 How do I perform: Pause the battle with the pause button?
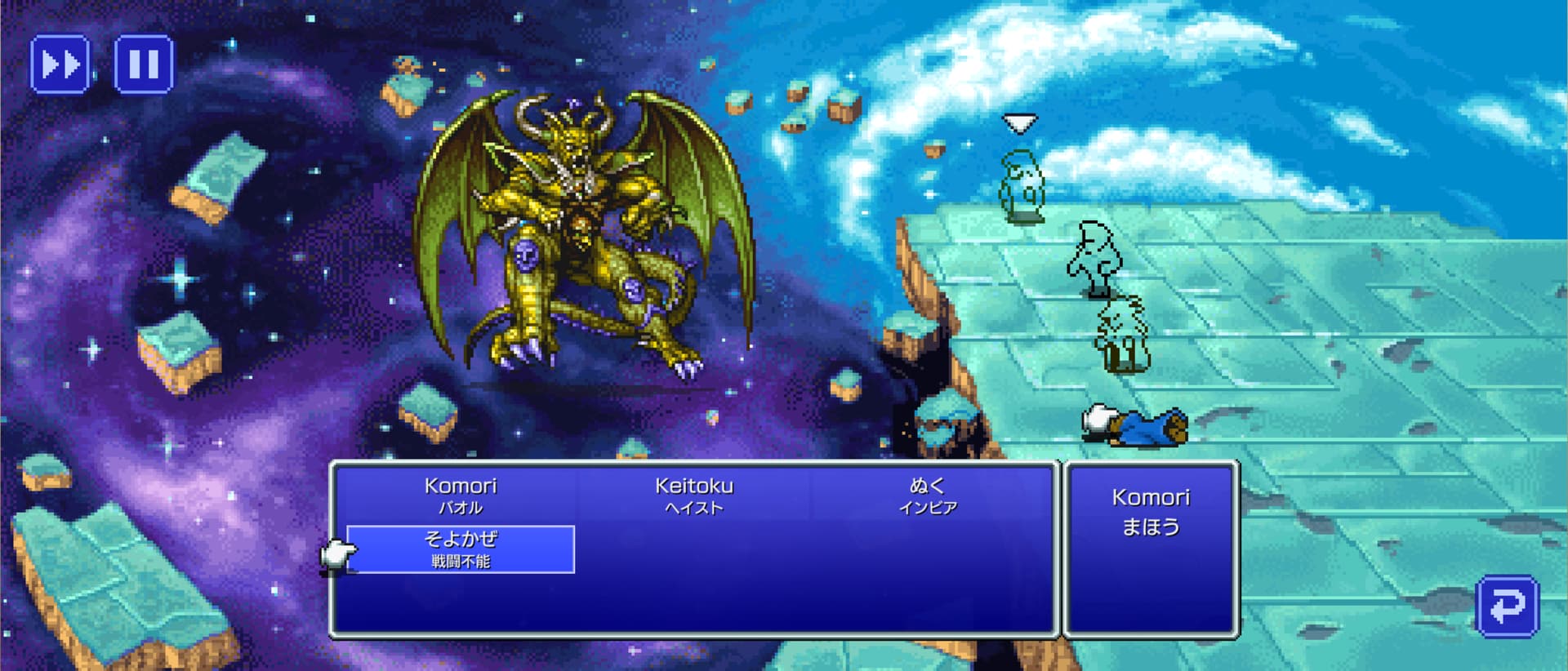tap(144, 64)
